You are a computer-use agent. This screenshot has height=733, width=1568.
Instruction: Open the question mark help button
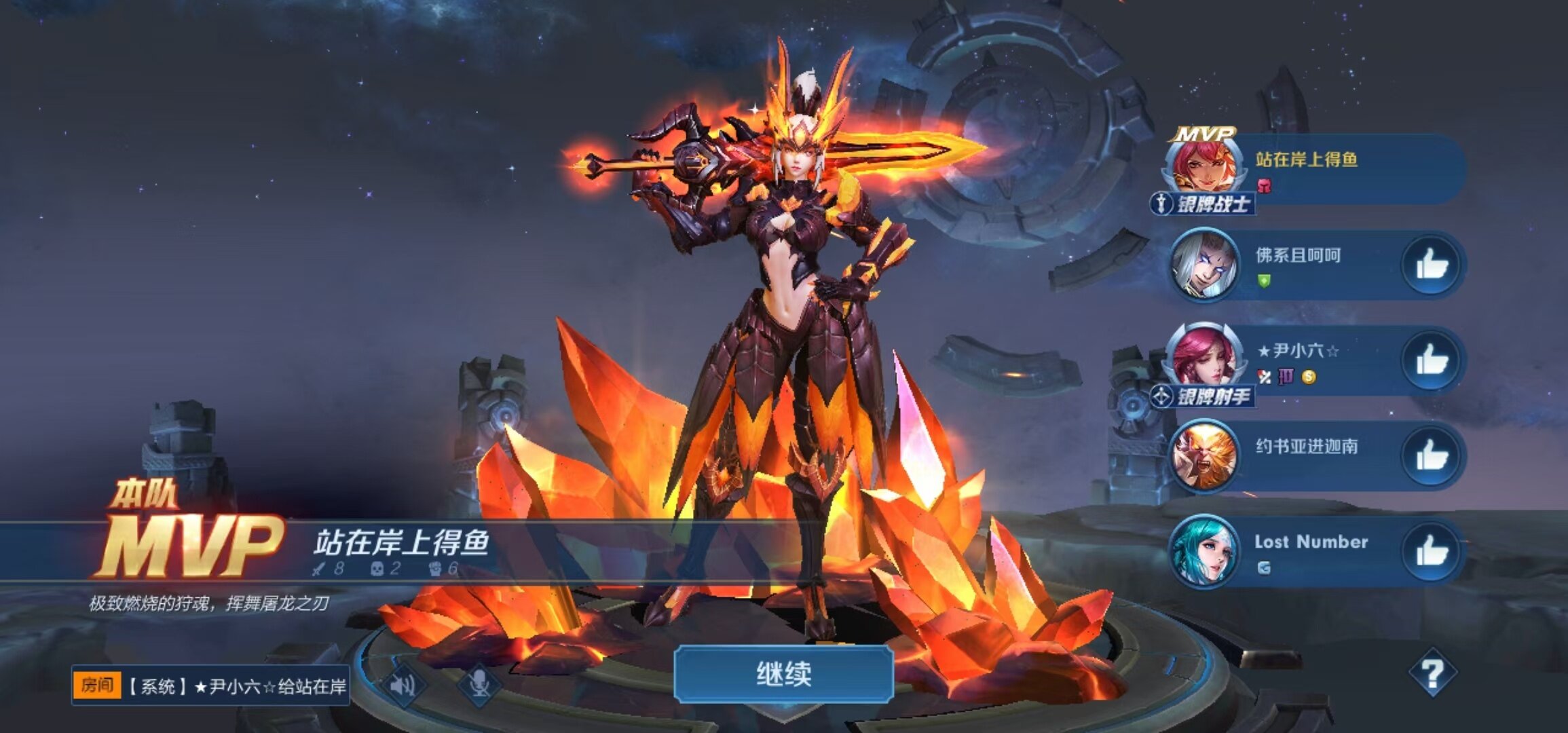point(1432,674)
